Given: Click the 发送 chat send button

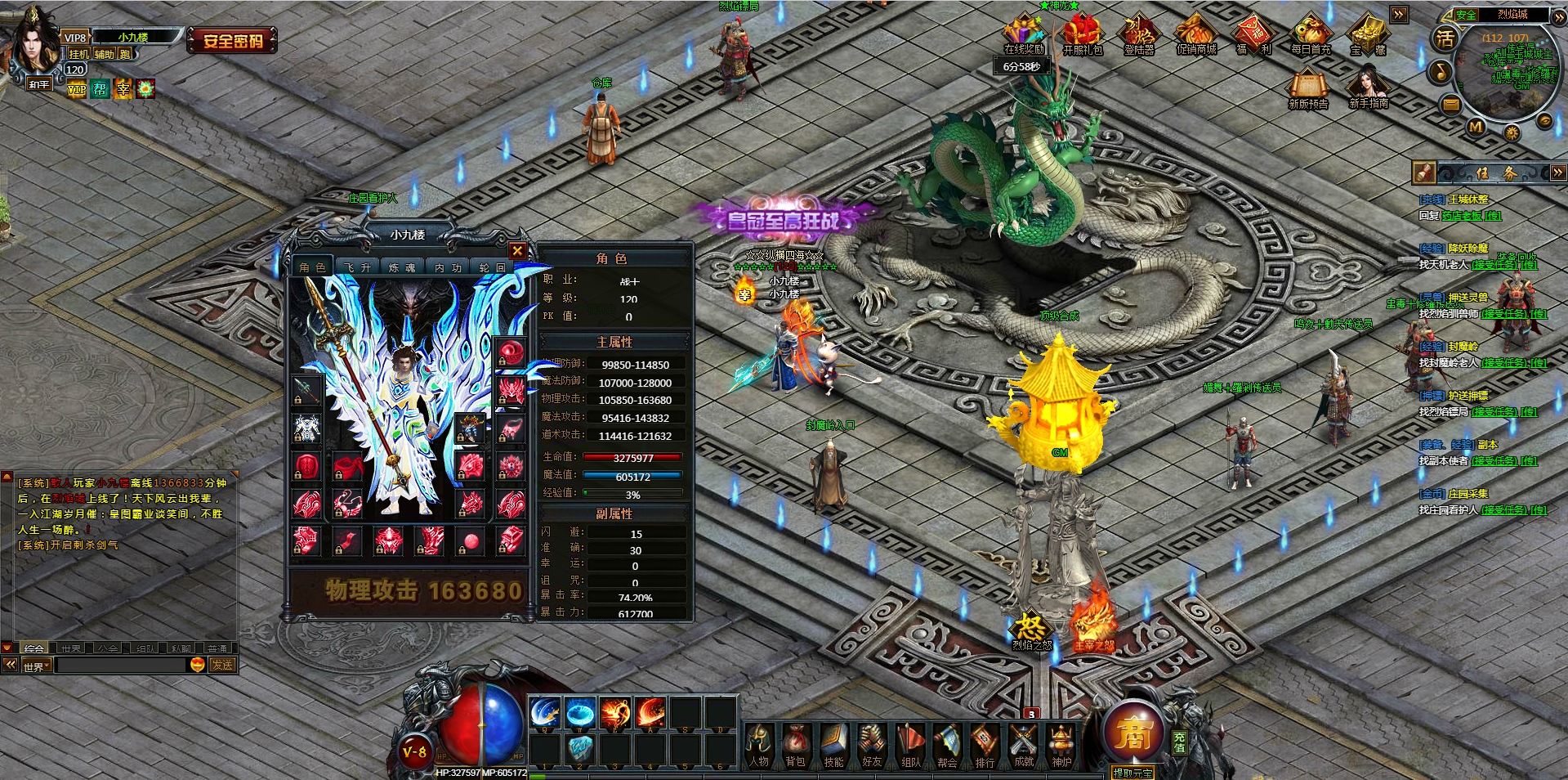Looking at the screenshot, I should point(222,665).
